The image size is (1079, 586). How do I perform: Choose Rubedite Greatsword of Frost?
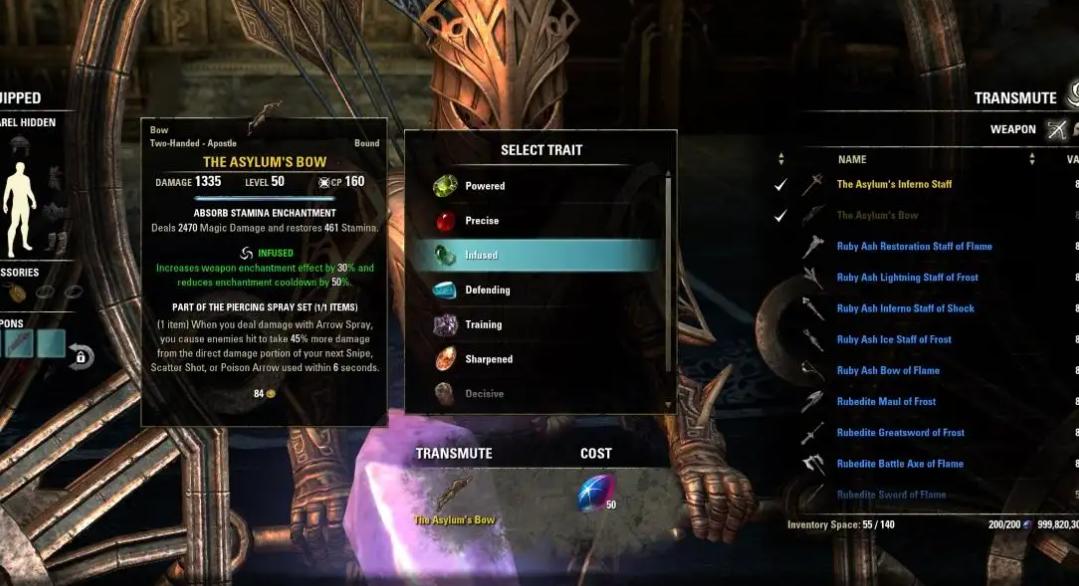click(900, 432)
